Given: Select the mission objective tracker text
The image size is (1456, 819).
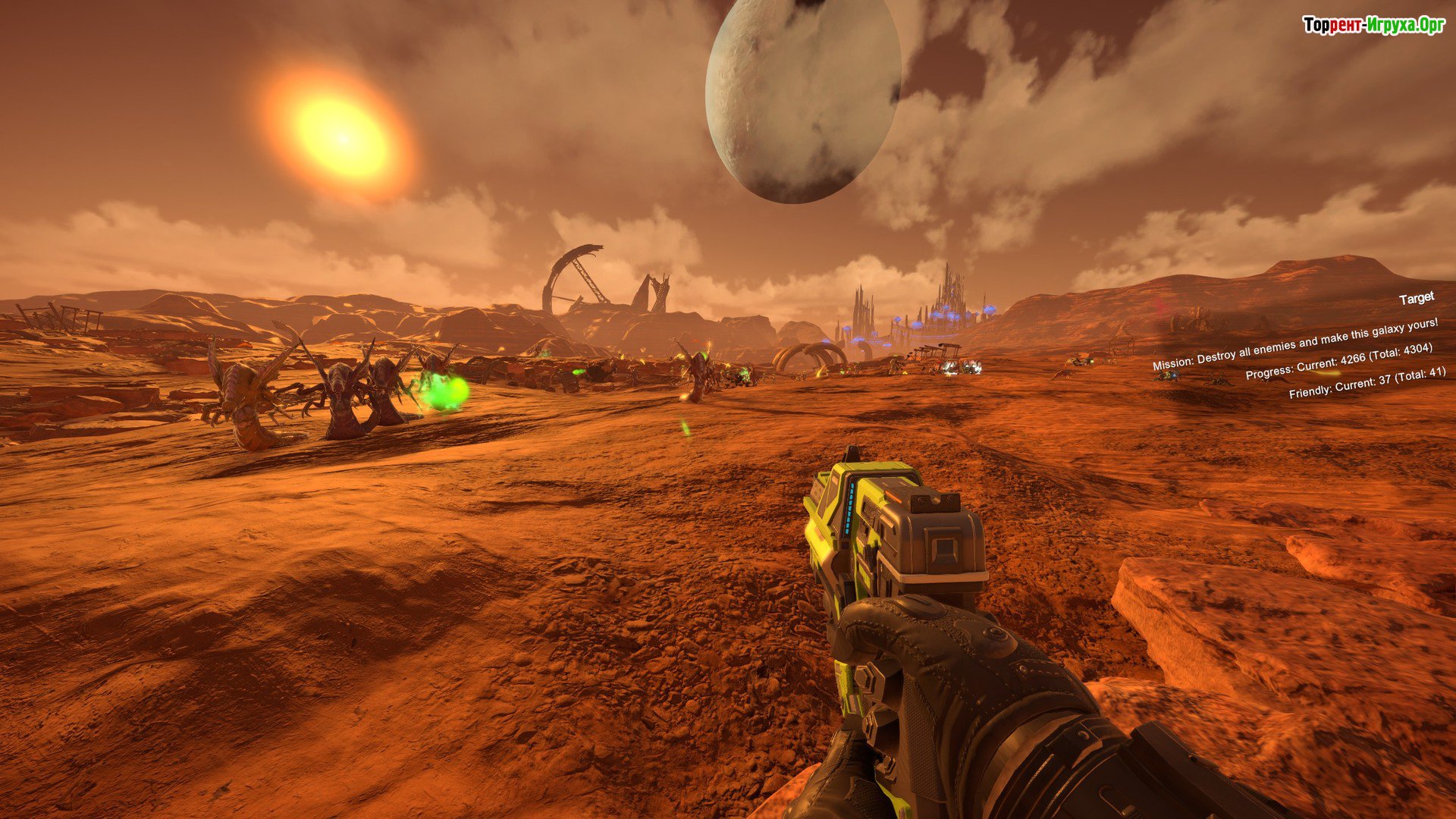Looking at the screenshot, I should coord(1294,344).
